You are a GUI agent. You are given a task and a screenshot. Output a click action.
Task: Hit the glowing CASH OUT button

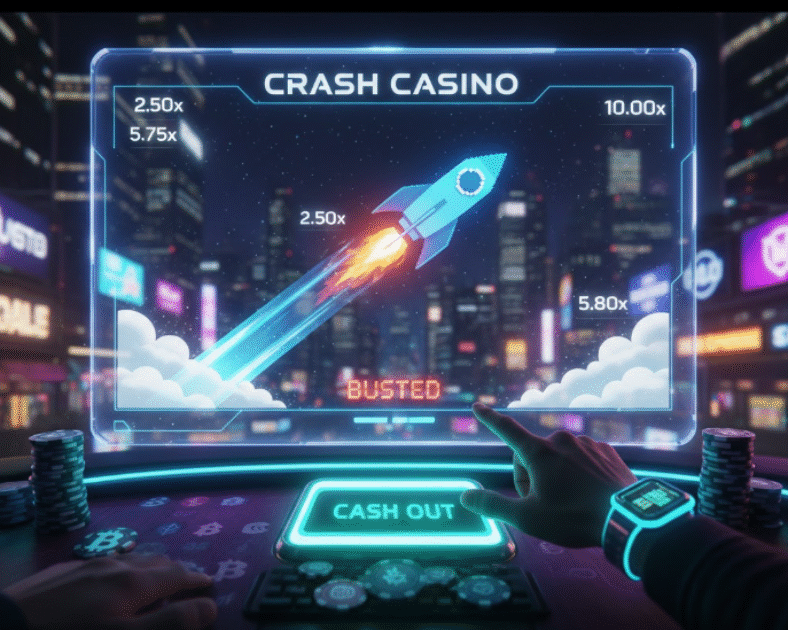tap(393, 513)
